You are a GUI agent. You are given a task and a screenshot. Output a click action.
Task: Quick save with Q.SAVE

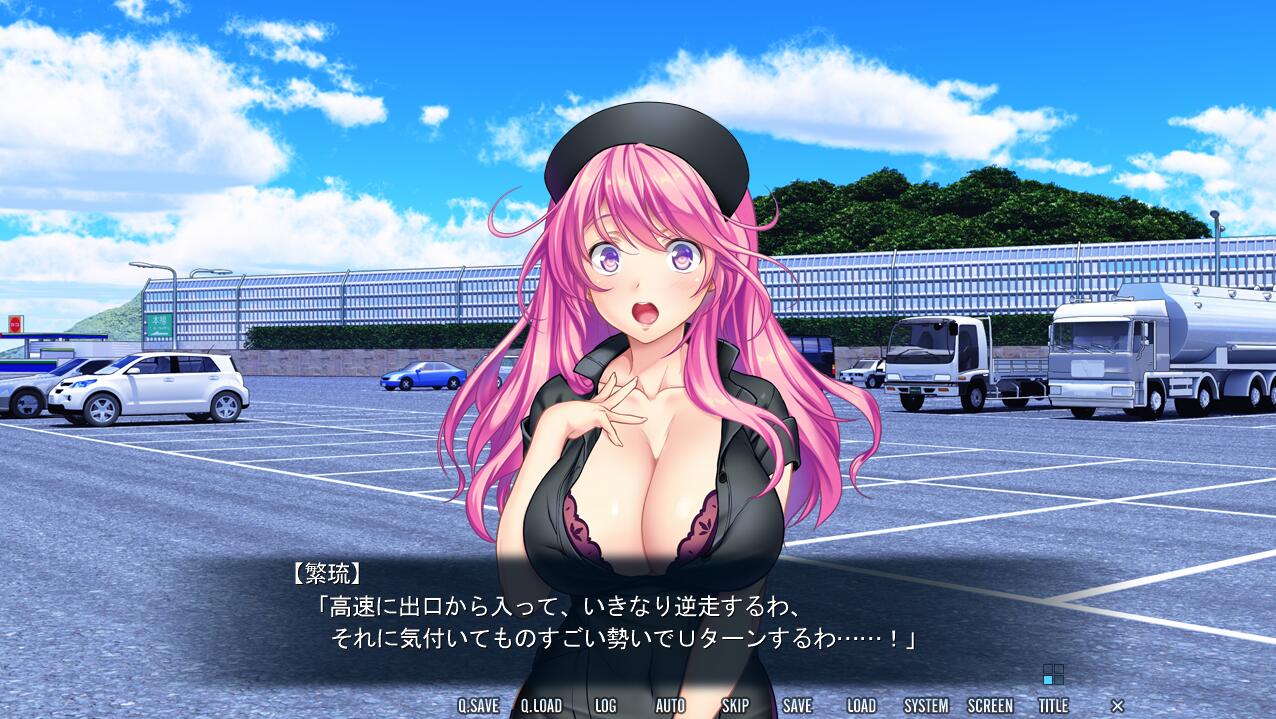click(478, 705)
